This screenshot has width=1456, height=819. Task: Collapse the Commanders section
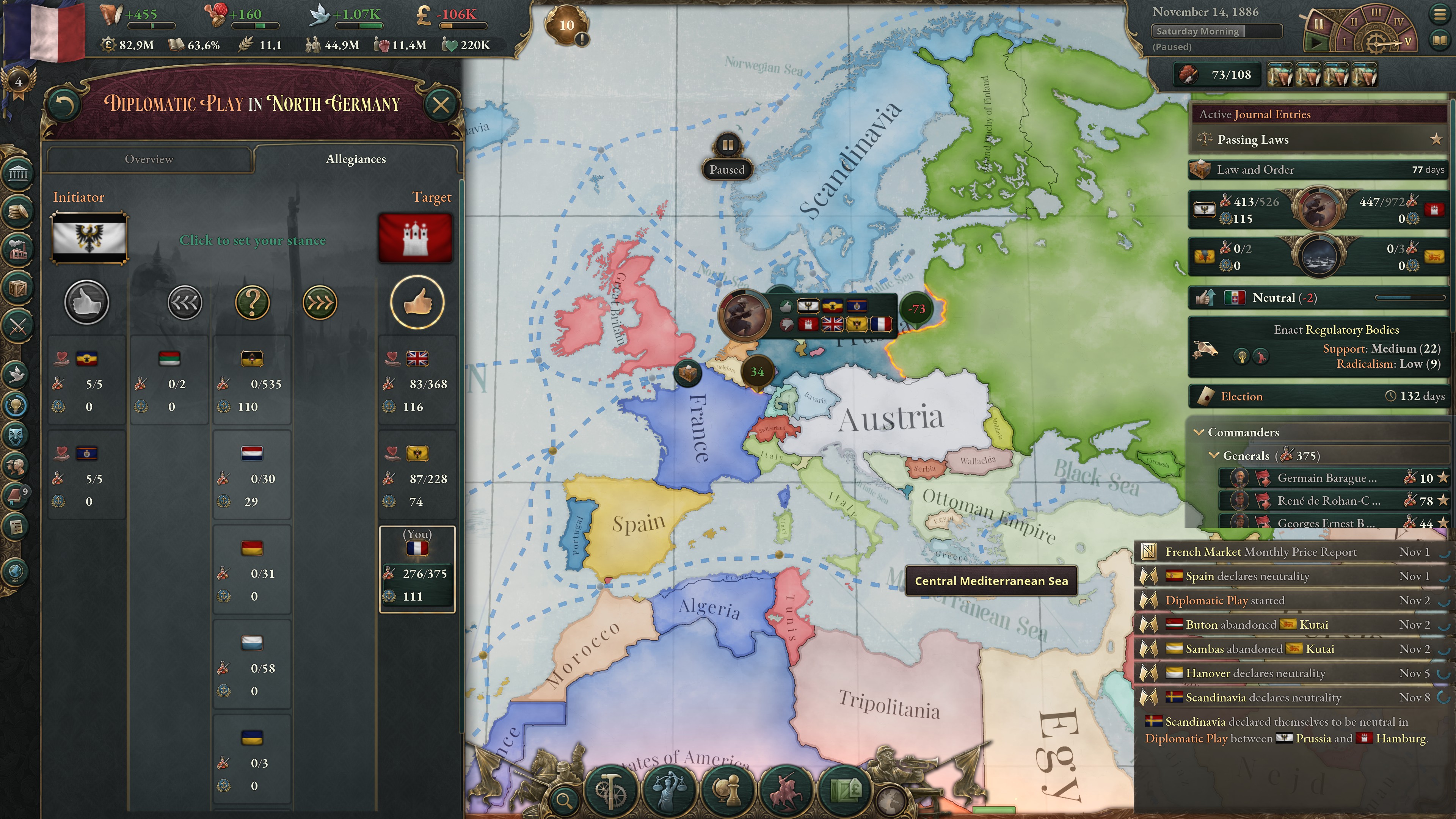[1199, 432]
